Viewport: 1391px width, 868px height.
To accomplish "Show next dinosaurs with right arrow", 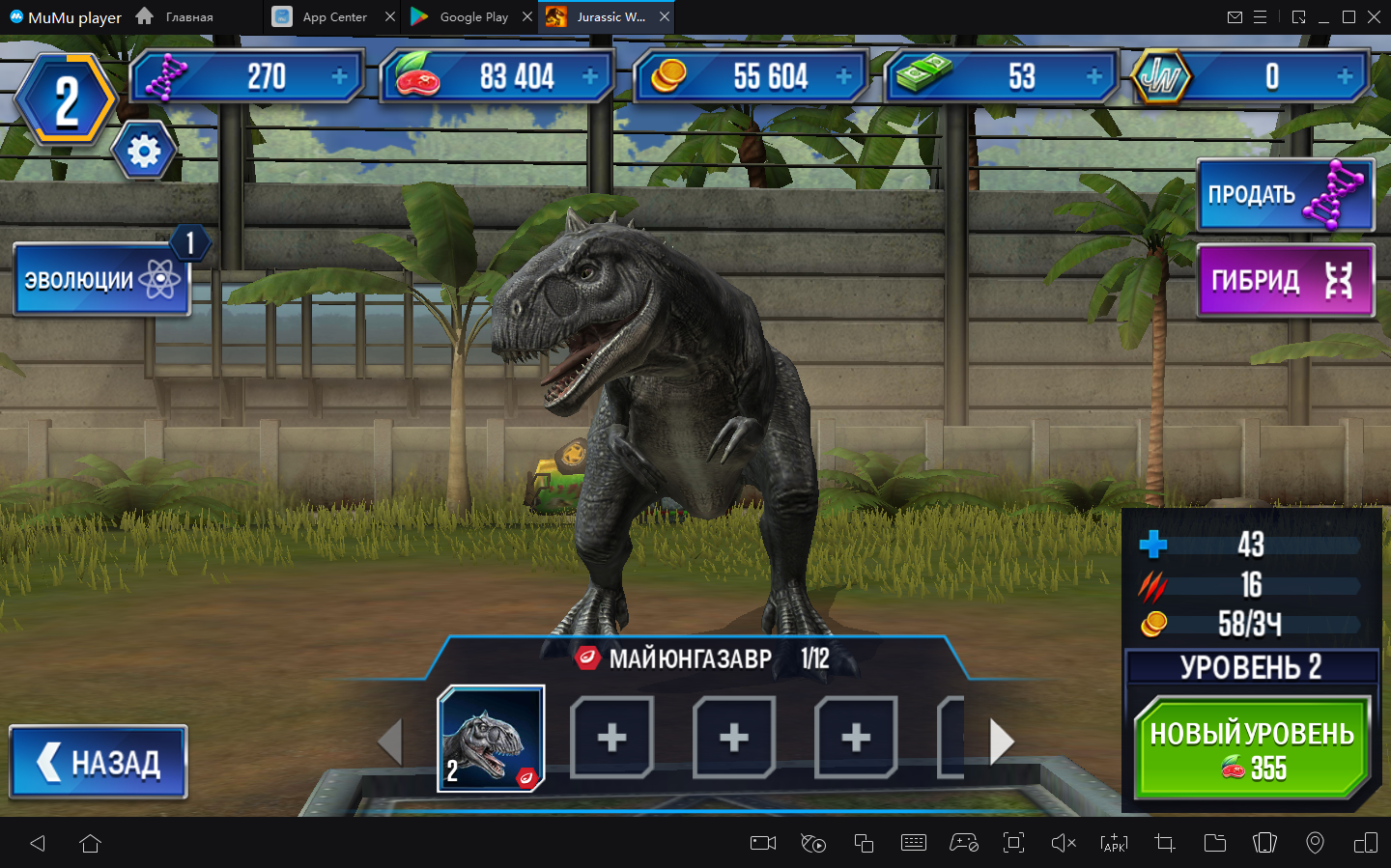I will click(x=1002, y=742).
